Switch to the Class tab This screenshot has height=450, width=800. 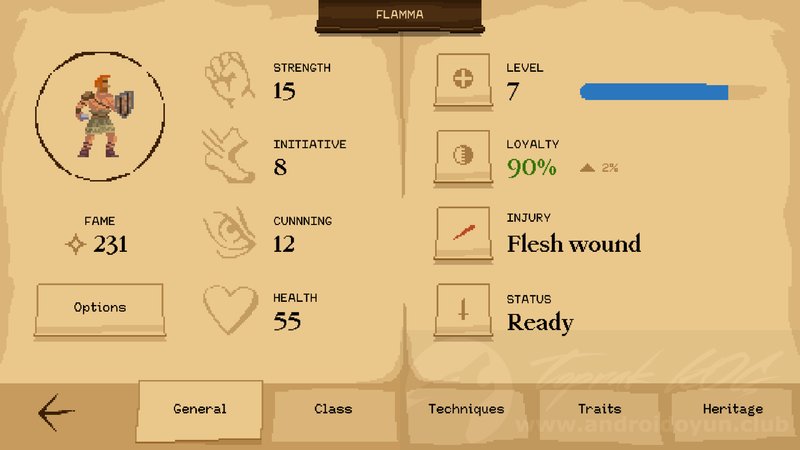pyautogui.click(x=333, y=409)
